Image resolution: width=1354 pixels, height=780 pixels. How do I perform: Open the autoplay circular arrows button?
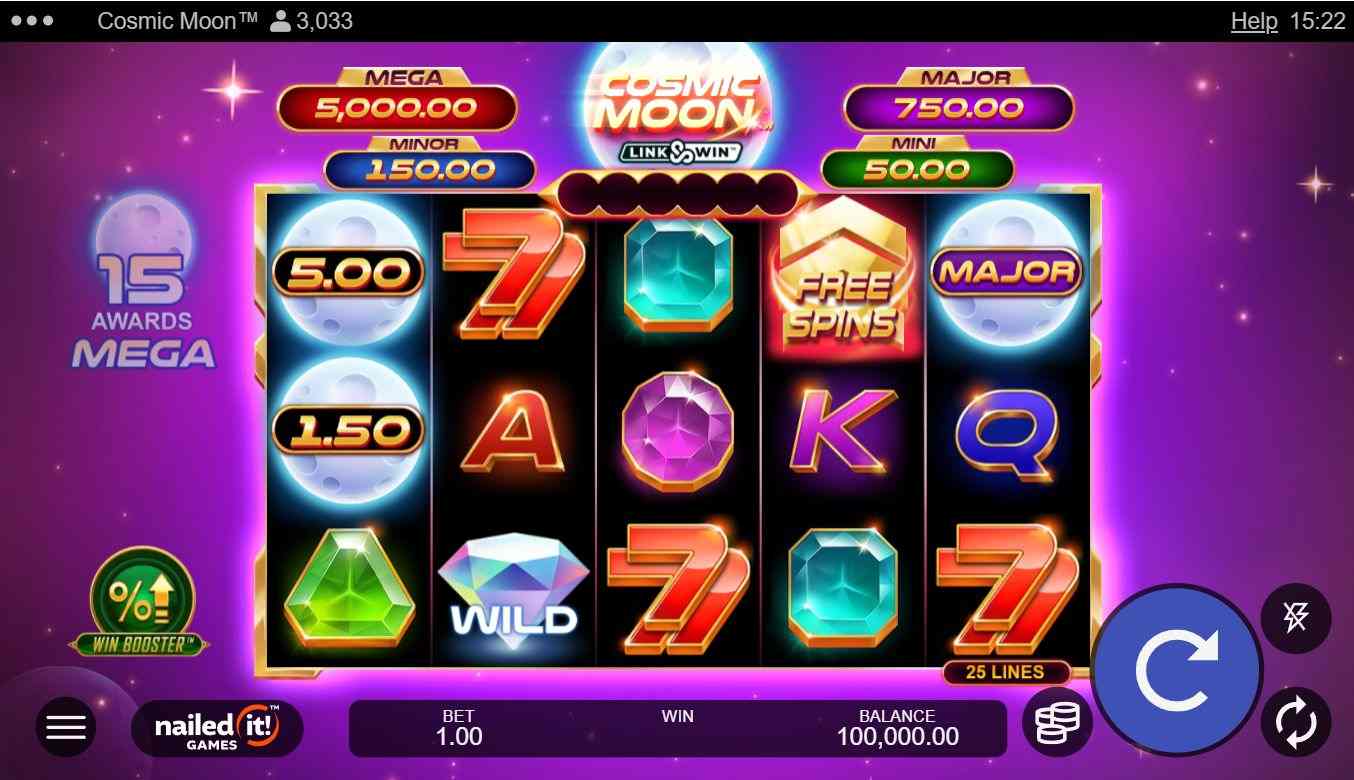(x=1295, y=721)
